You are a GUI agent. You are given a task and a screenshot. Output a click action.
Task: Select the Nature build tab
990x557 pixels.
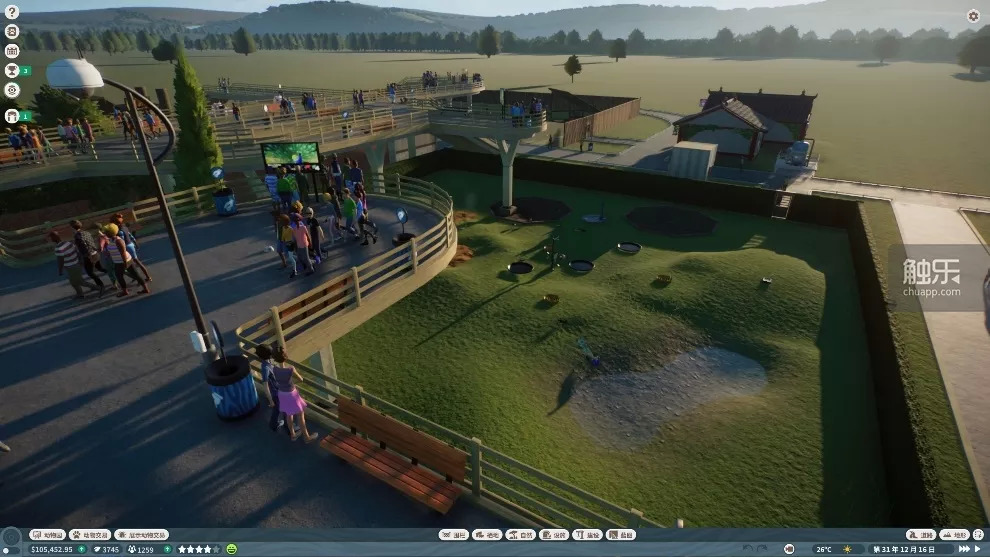click(520, 535)
